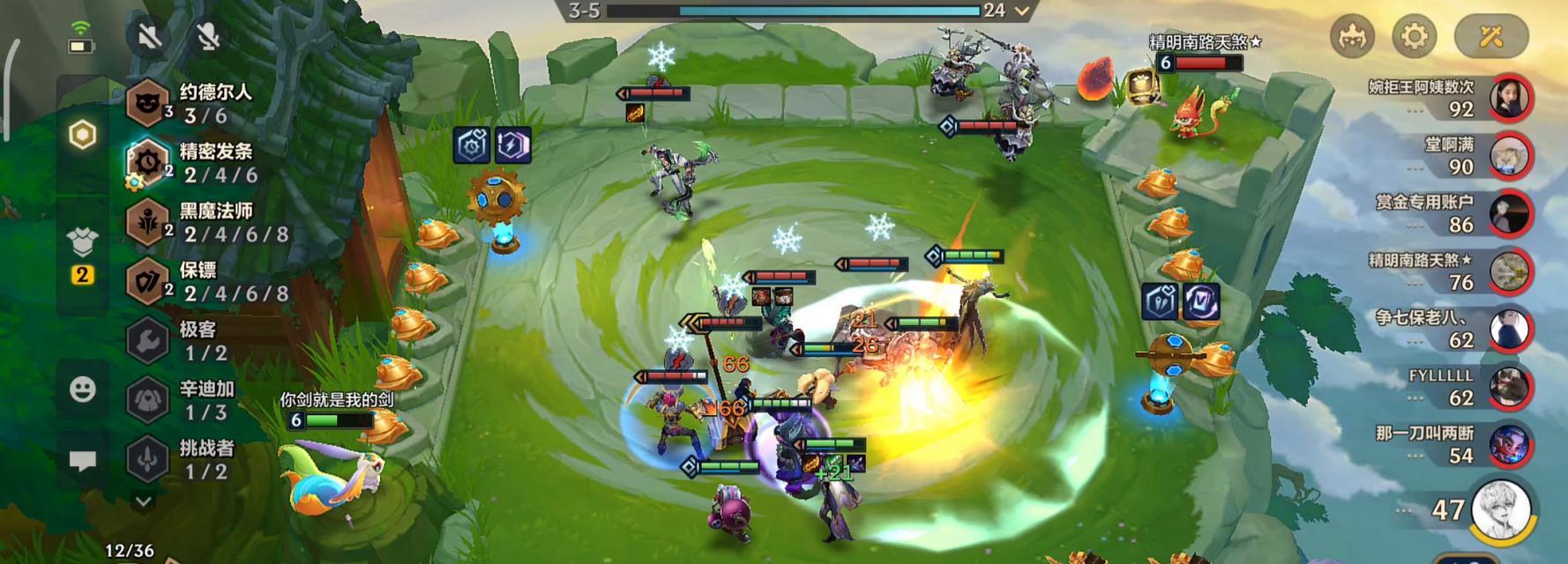Screen dimensions: 1568x564
Task: View player FYLLLLL's board
Action: (1509, 388)
